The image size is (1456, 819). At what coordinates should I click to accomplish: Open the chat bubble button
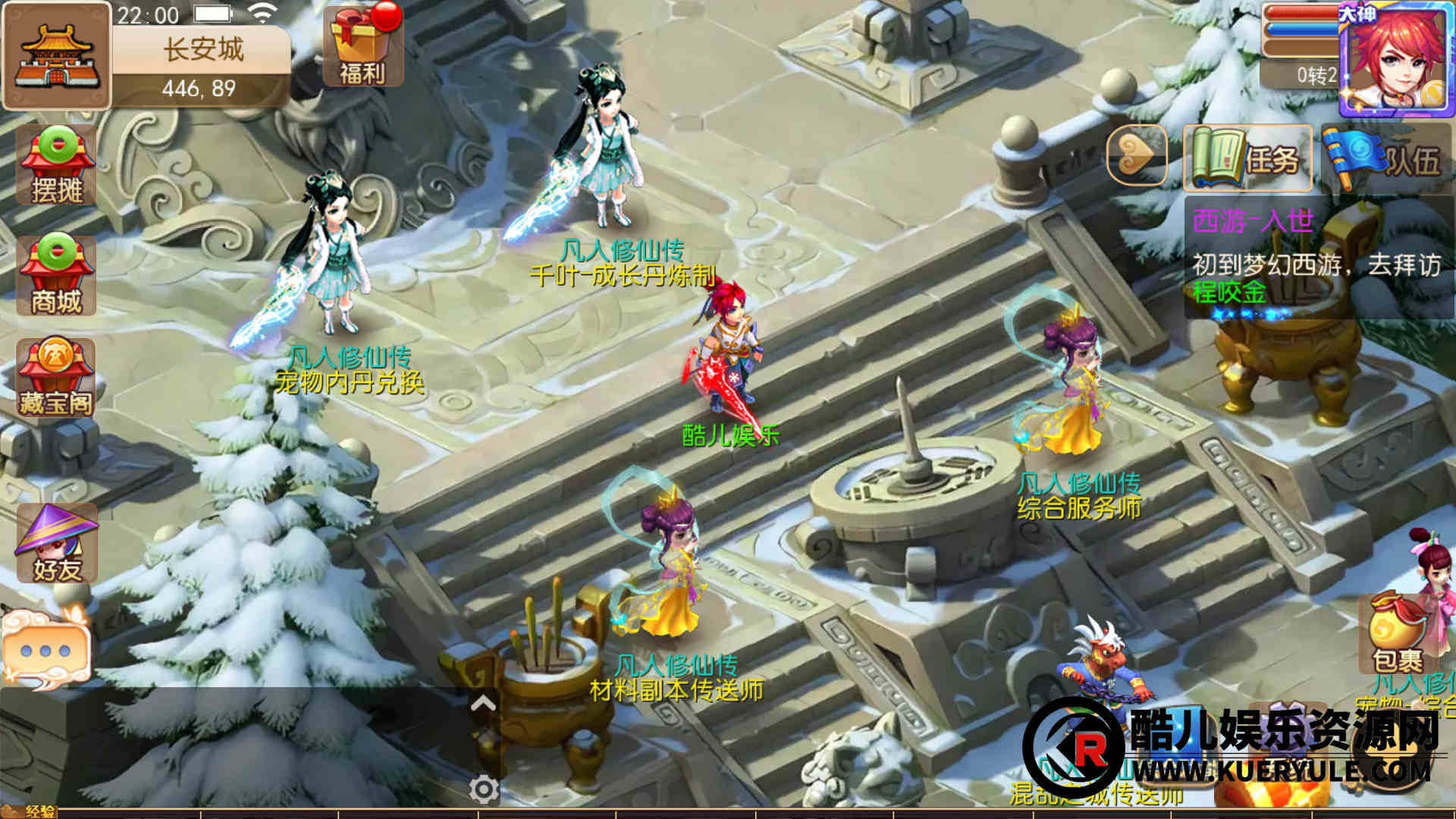pos(46,650)
